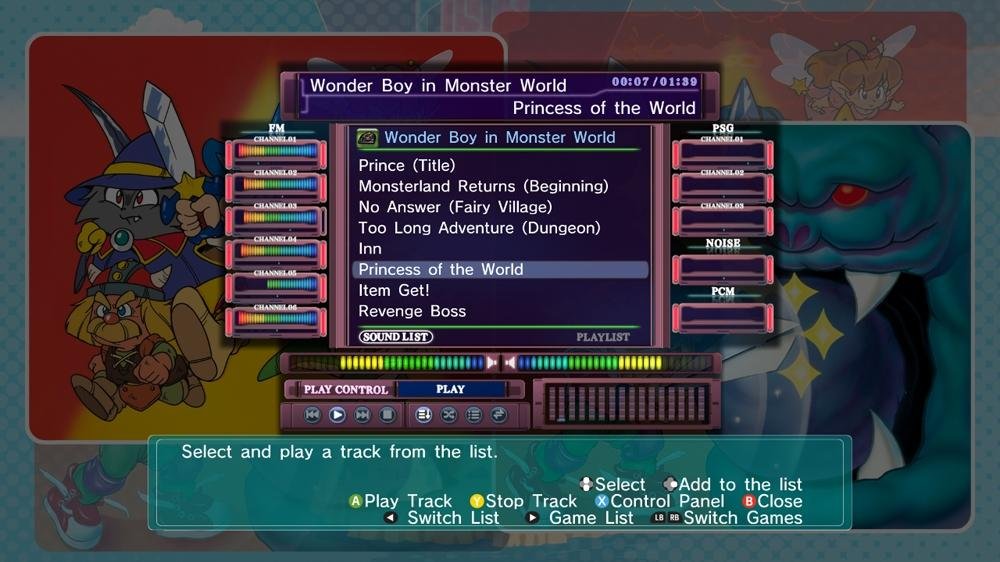Viewport: 1000px width, 562px height.
Task: Click the list-style play mode button
Action: click(474, 415)
